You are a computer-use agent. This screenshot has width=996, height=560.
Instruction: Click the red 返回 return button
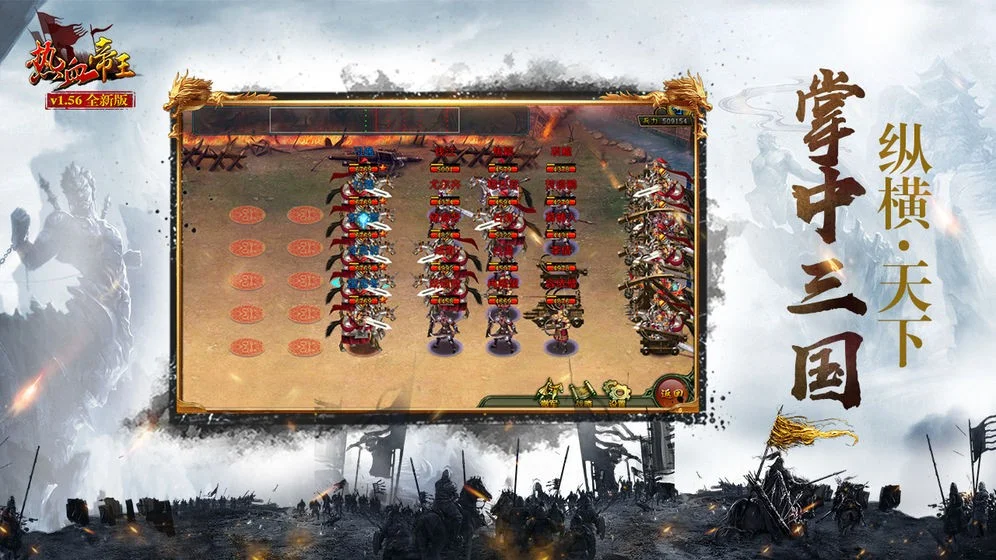[x=677, y=392]
